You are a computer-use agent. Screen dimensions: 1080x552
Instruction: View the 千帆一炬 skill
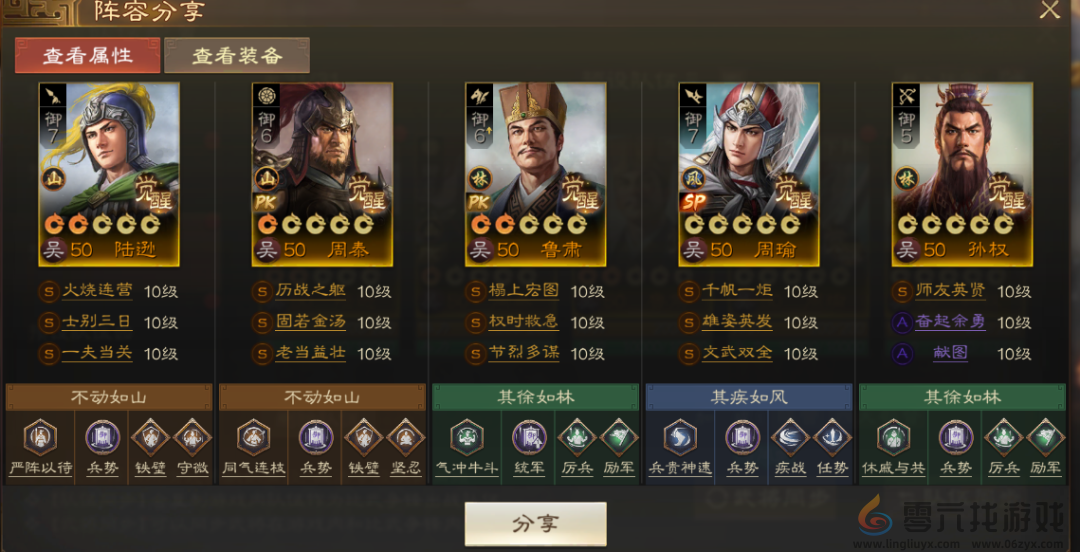coord(738,292)
